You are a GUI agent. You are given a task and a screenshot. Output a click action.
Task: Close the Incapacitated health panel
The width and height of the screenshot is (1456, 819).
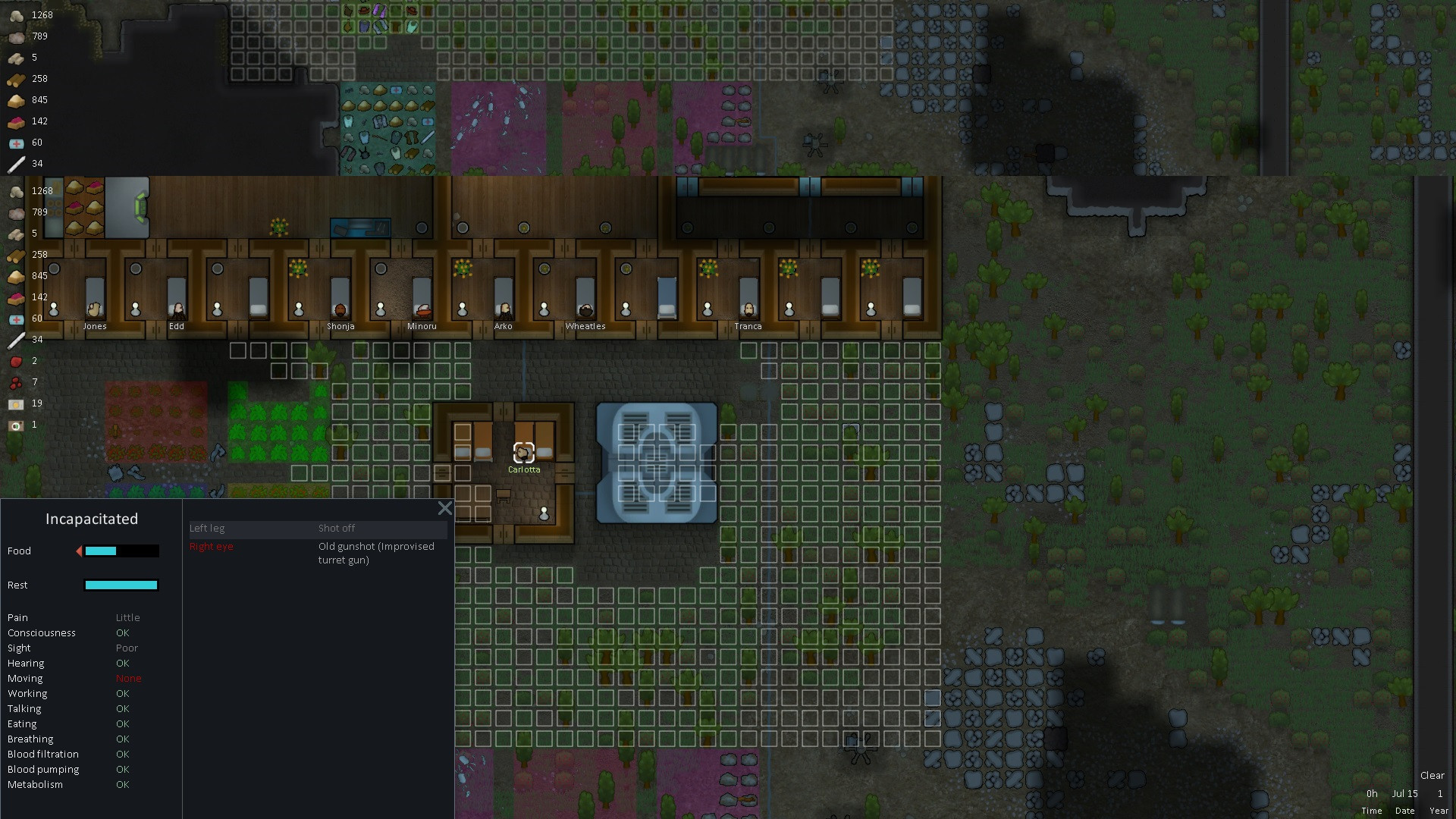(x=445, y=509)
